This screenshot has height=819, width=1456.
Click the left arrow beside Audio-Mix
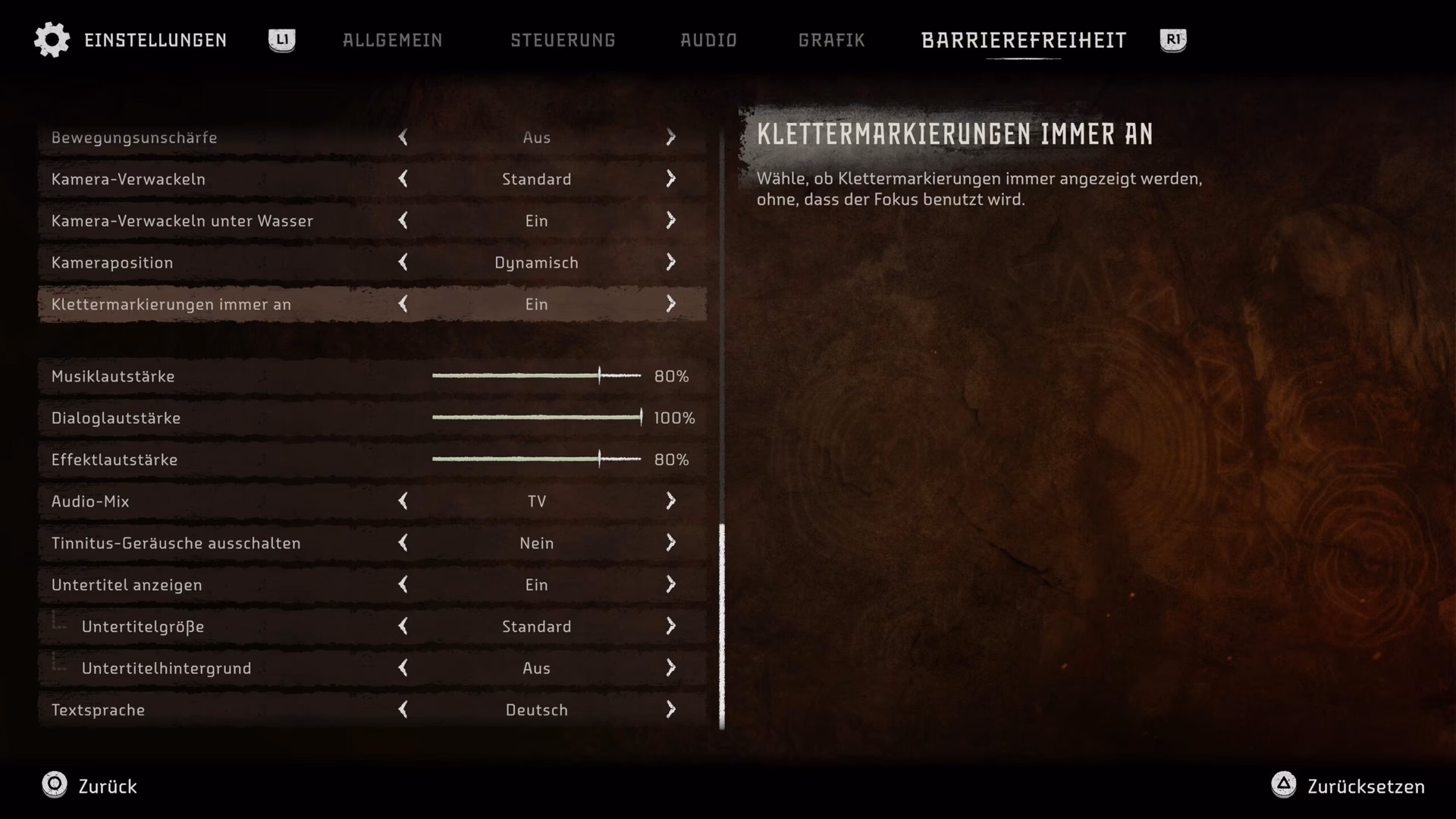tap(404, 500)
